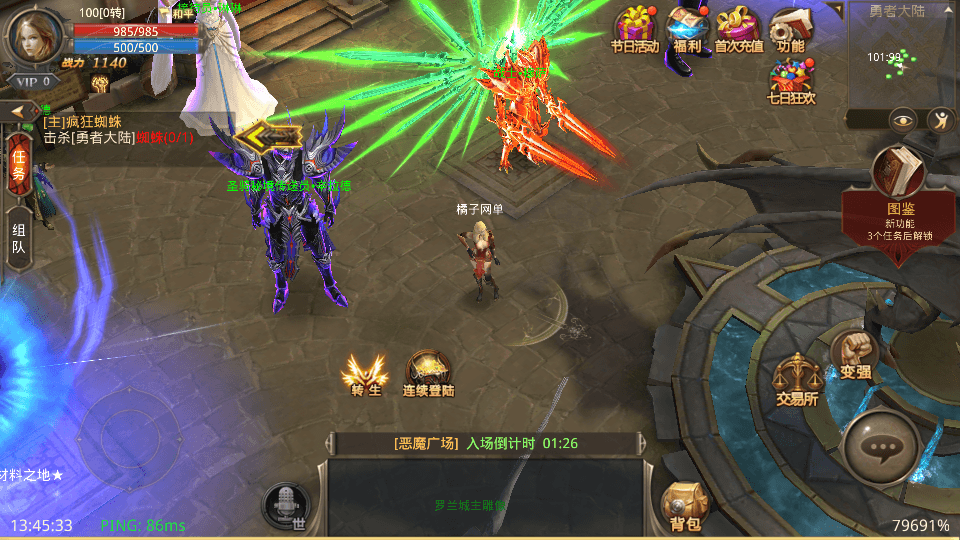Open the 背包 backpack inventory

coord(685,505)
